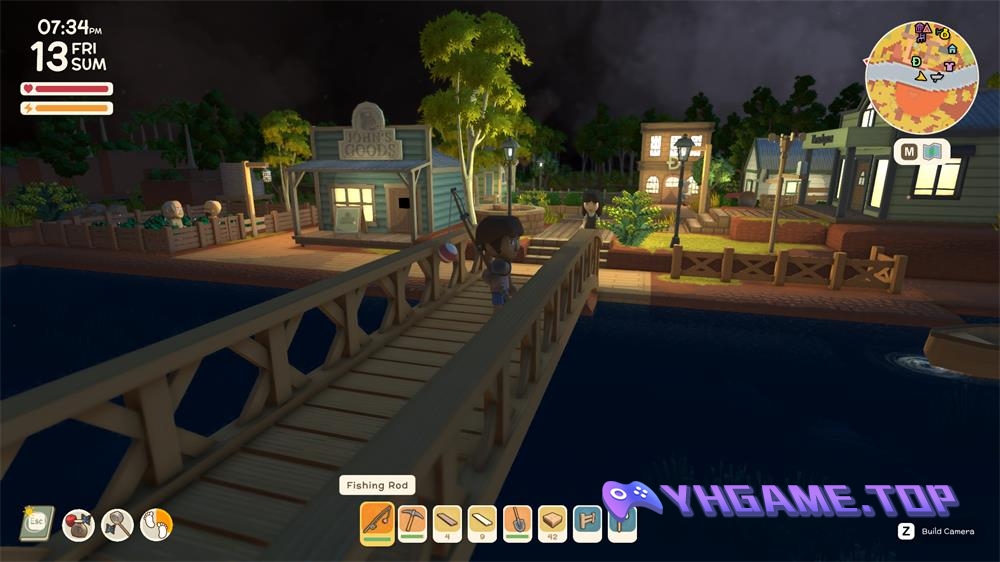Equip the pickaxe from the hotbar
The width and height of the screenshot is (1000, 562).
pyautogui.click(x=412, y=522)
